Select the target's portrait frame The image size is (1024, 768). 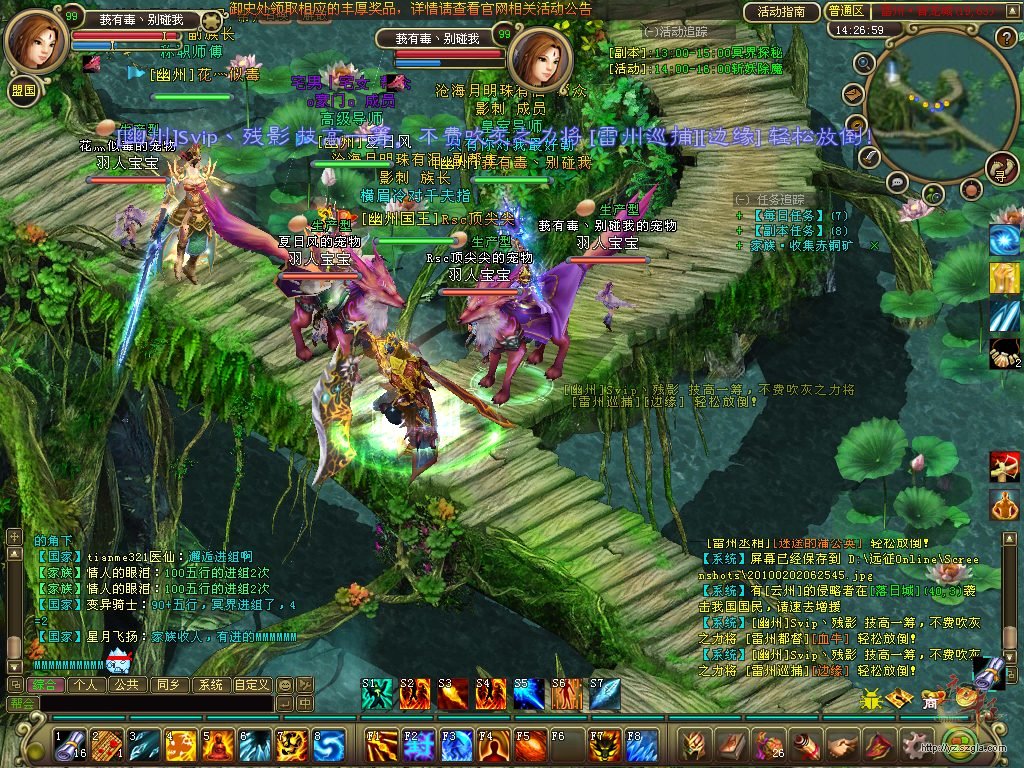(x=540, y=58)
